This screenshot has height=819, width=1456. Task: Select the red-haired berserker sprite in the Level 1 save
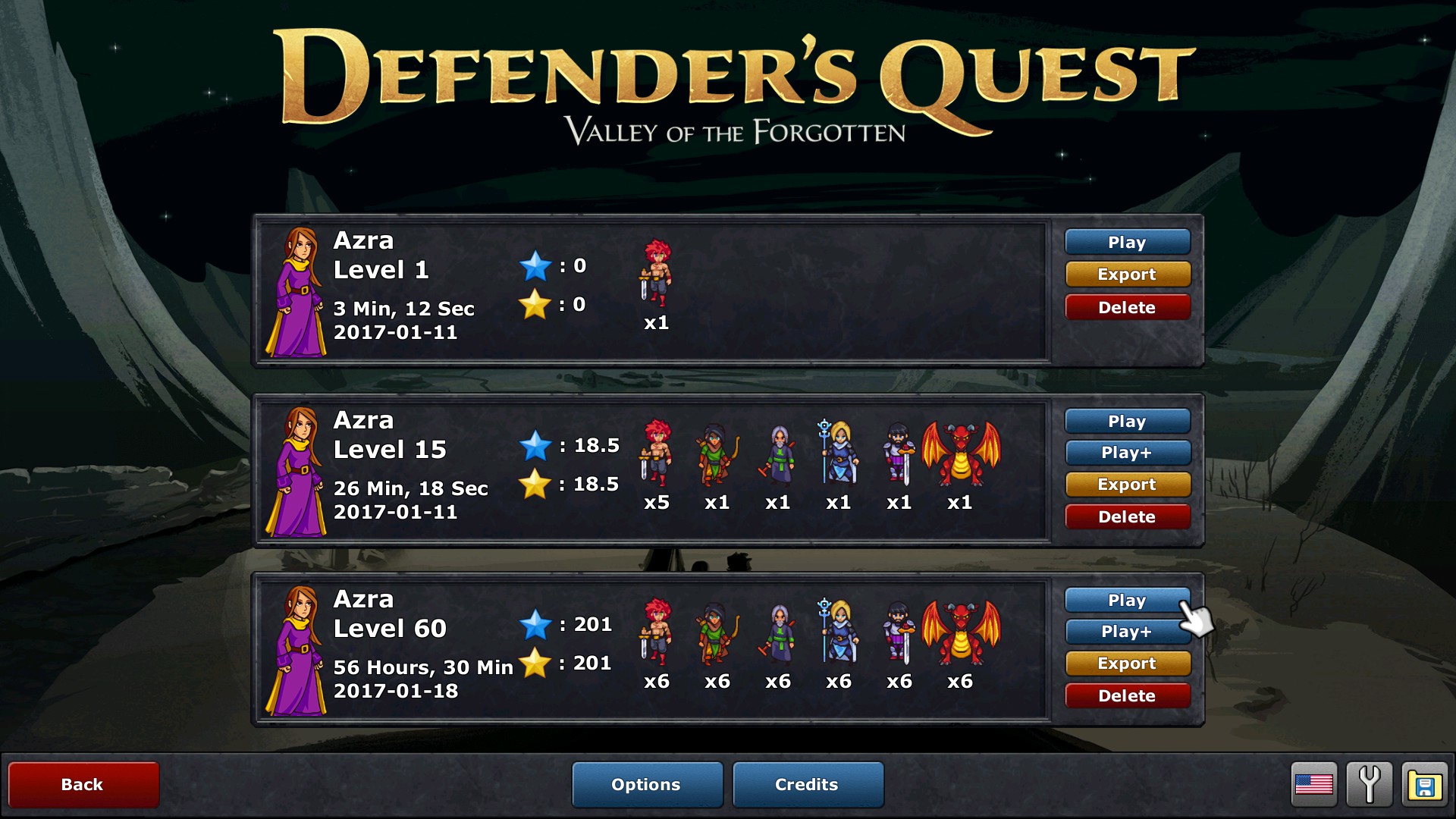coord(657,277)
